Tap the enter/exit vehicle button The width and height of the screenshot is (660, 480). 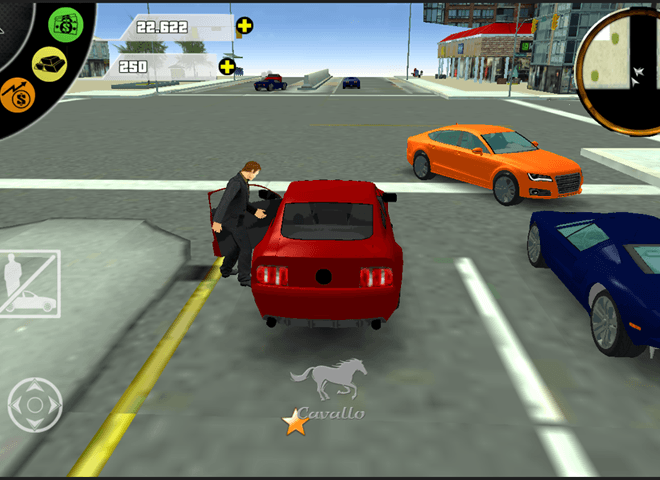(x=30, y=284)
